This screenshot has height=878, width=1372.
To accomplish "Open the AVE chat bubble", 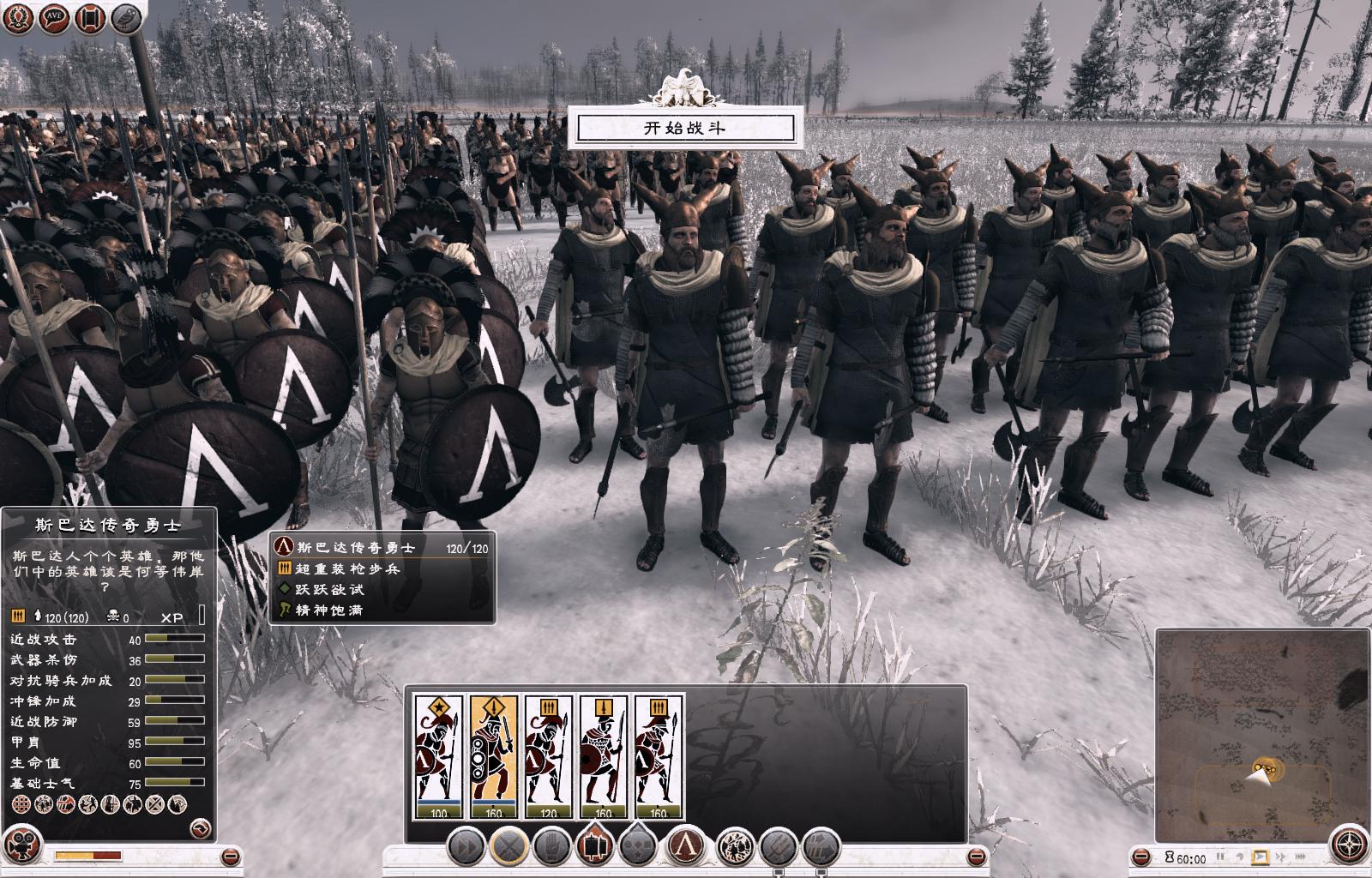I will pyautogui.click(x=54, y=18).
